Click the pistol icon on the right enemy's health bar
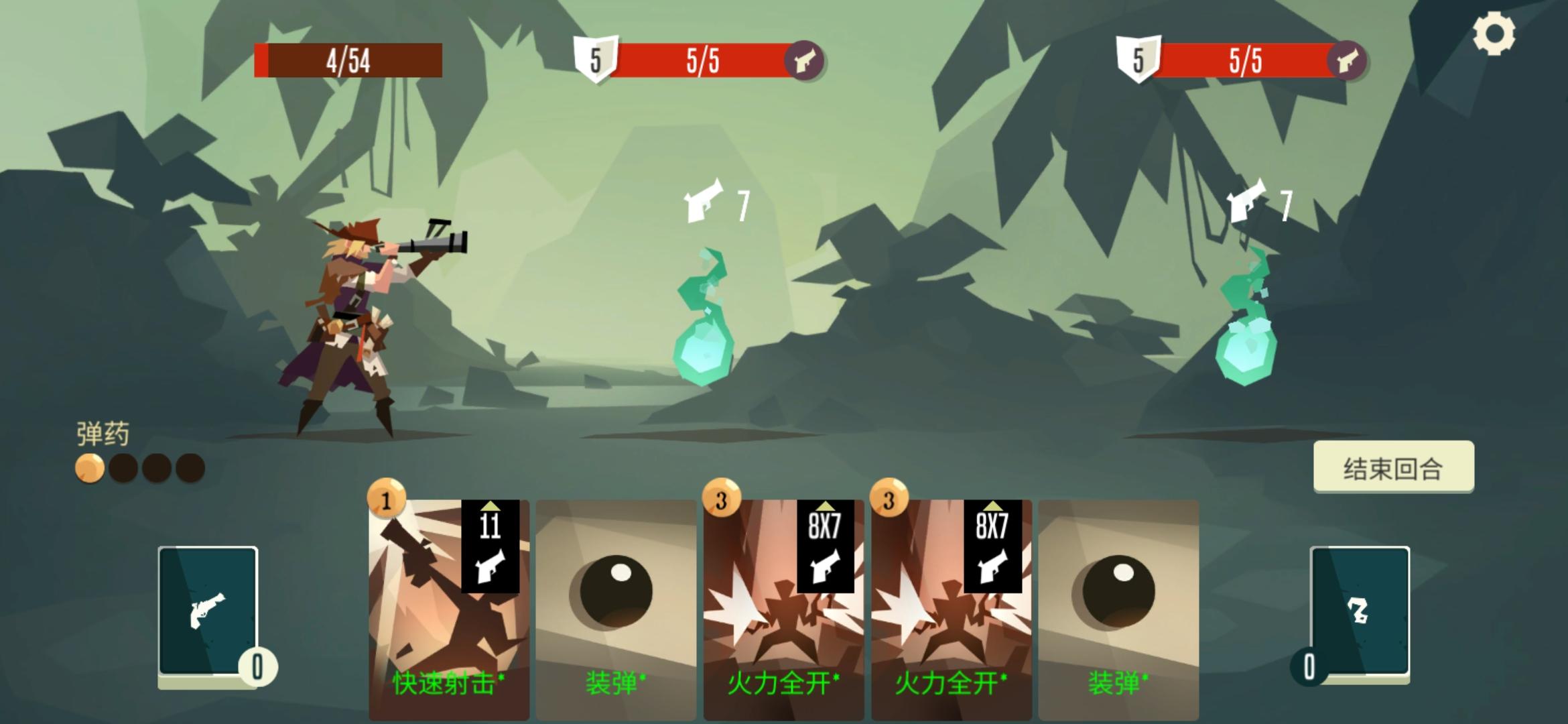This screenshot has height=724, width=1568. pyautogui.click(x=1350, y=60)
